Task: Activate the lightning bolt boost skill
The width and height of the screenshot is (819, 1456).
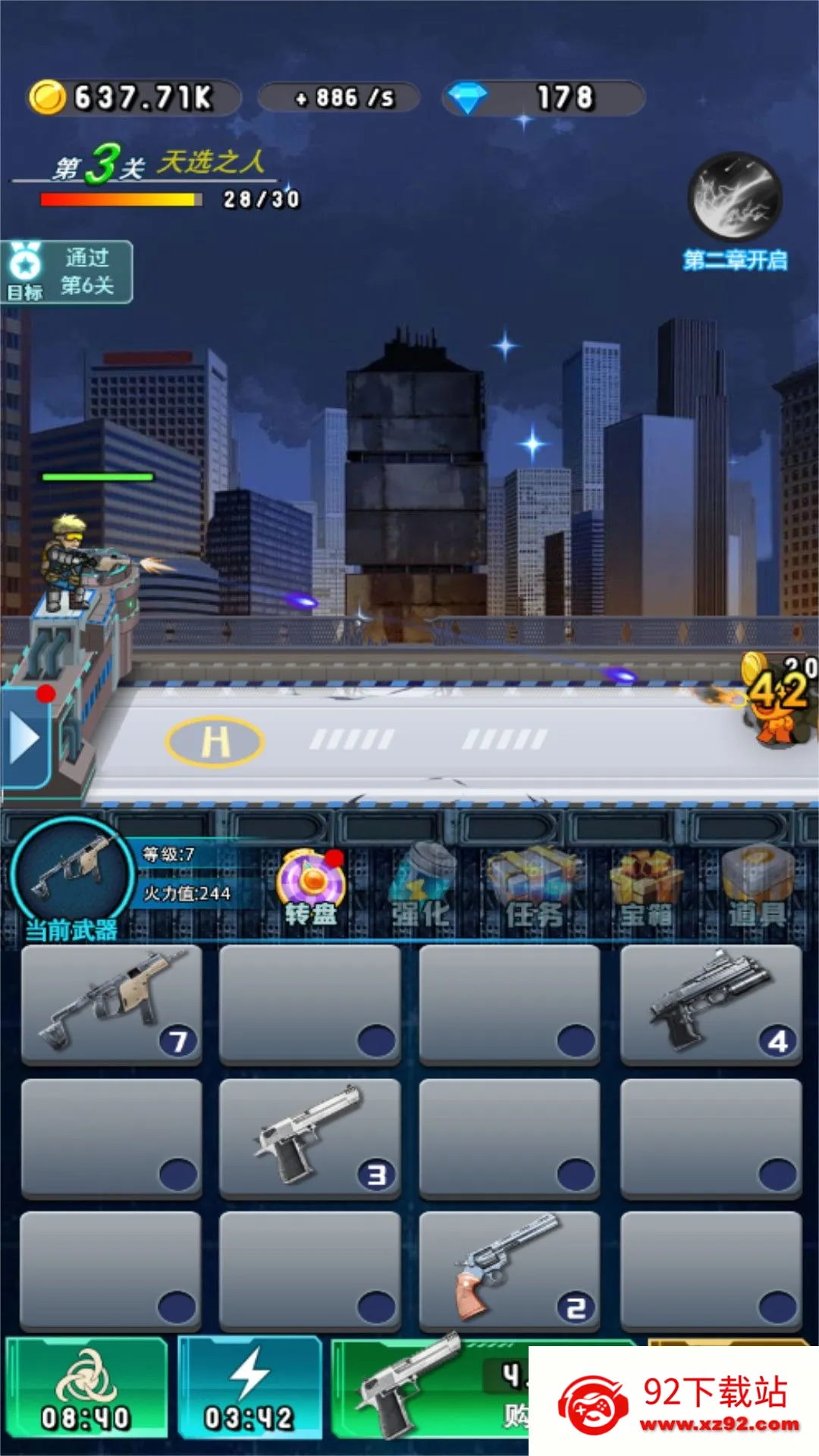Action: (249, 1388)
